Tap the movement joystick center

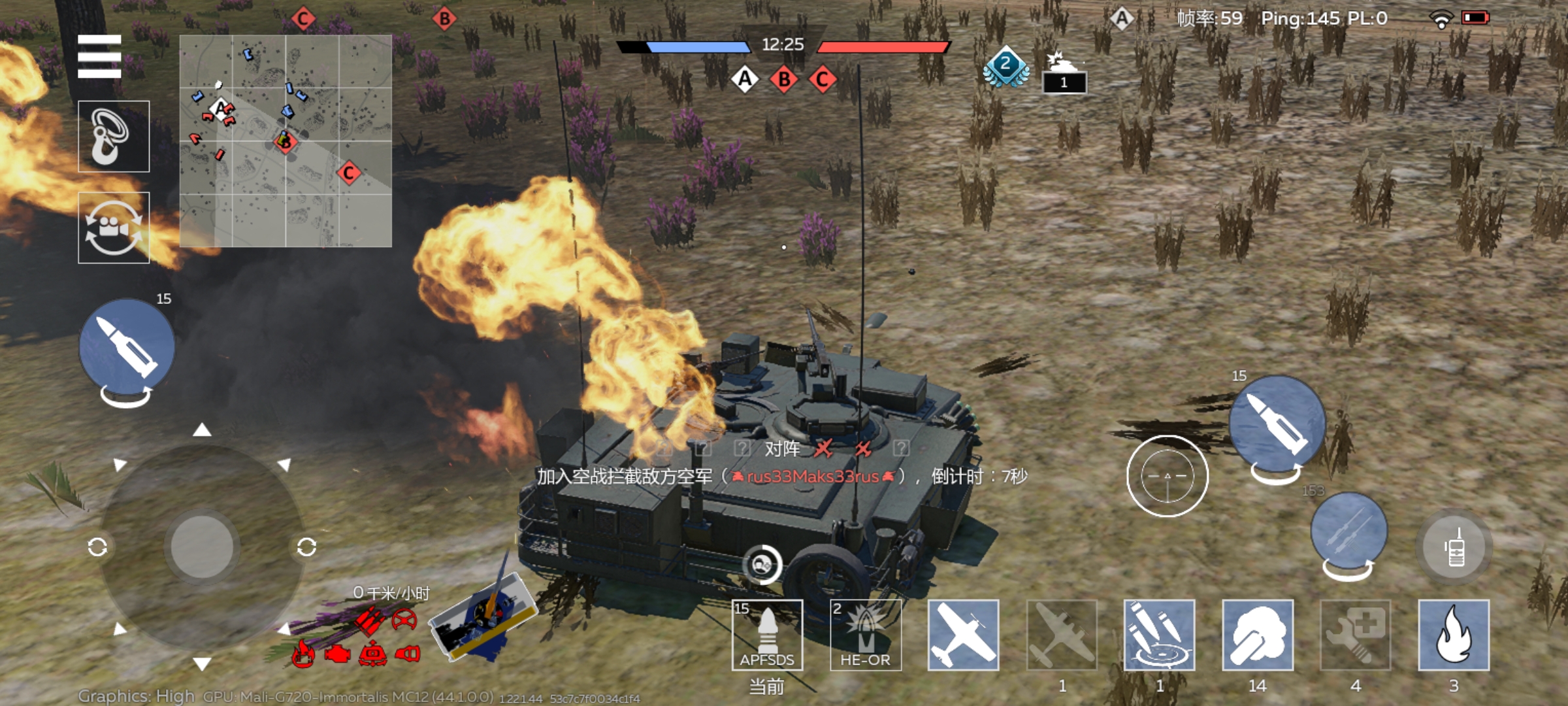pos(202,546)
